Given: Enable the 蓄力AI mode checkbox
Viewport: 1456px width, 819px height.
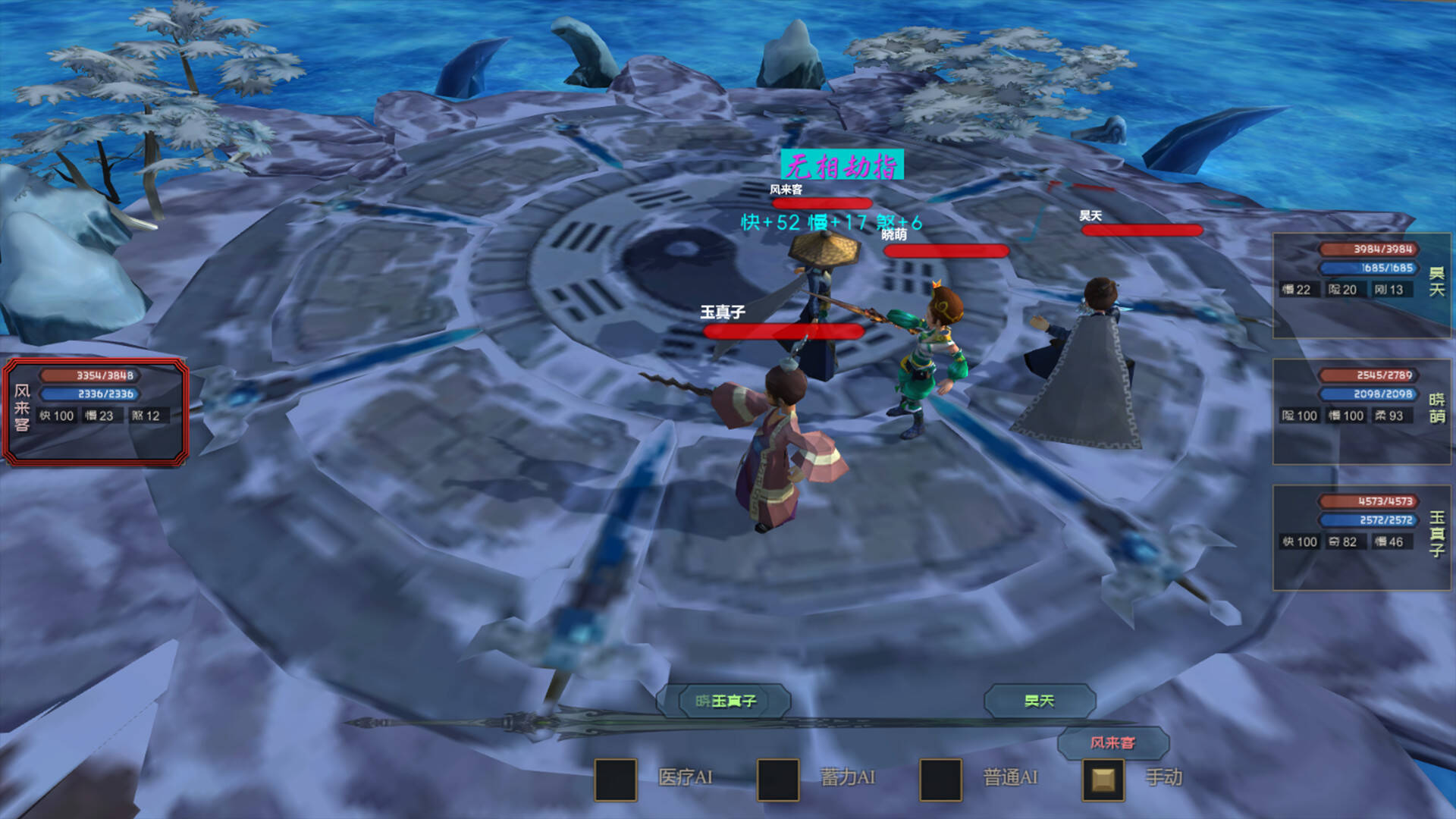Looking at the screenshot, I should (x=778, y=779).
